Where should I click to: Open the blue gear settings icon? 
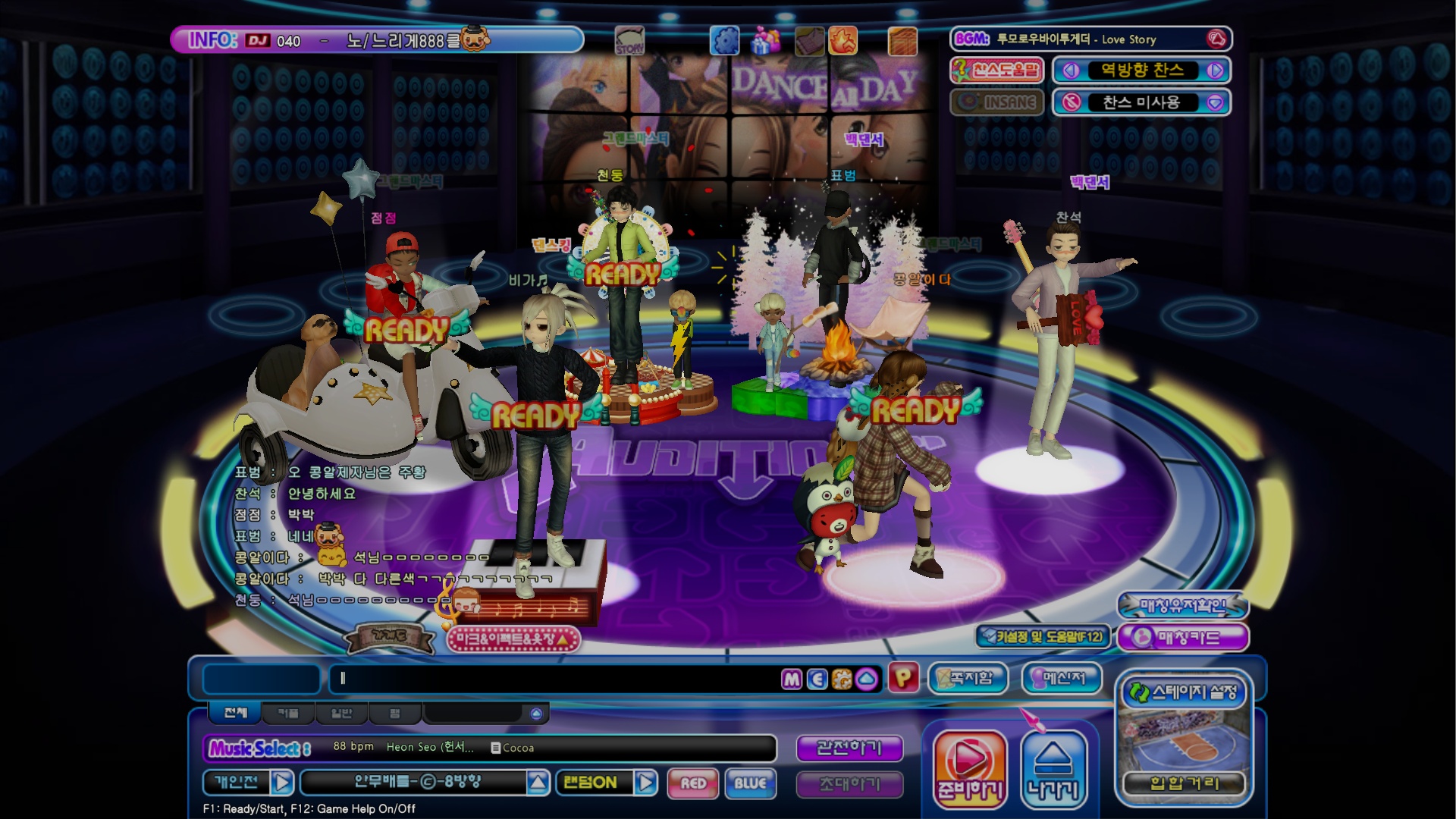(724, 40)
